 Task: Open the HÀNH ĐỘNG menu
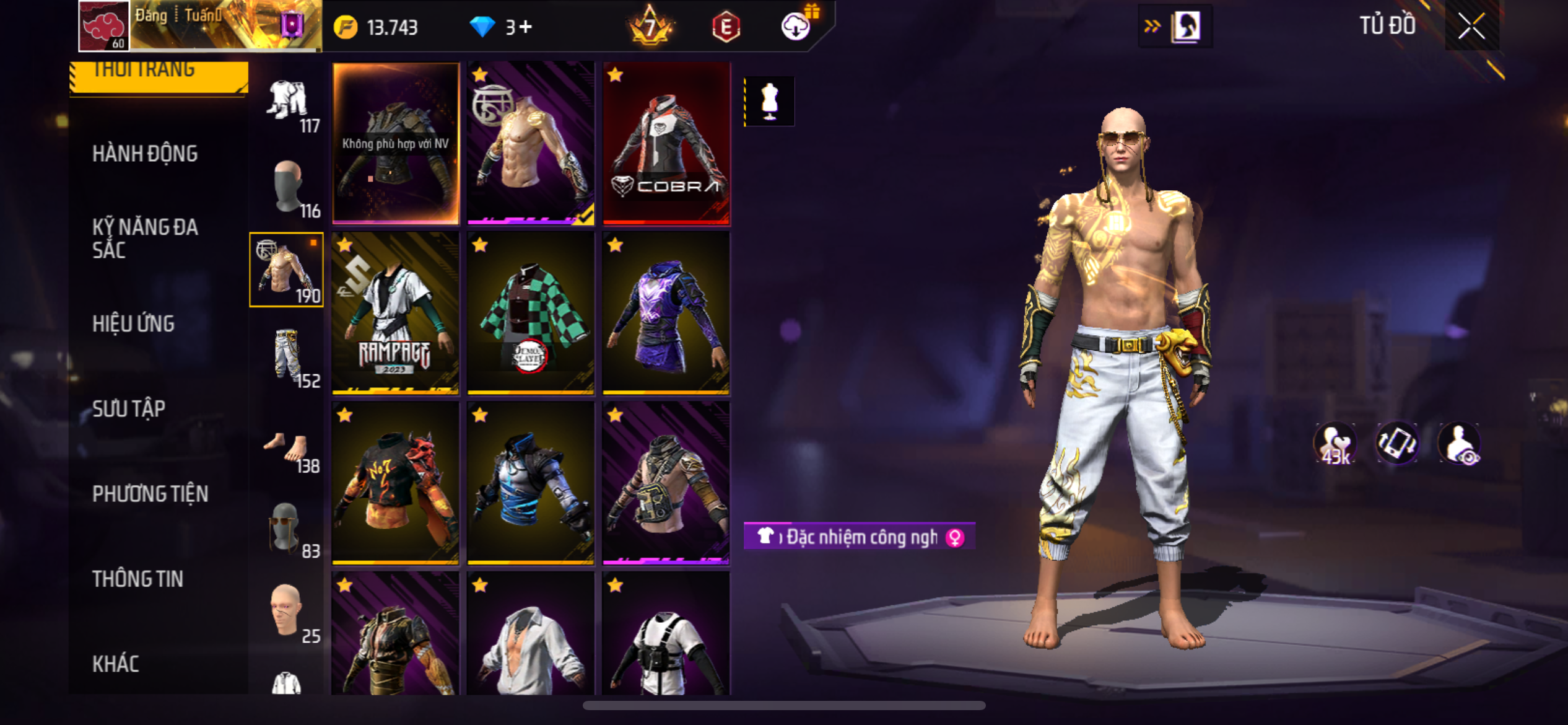145,154
